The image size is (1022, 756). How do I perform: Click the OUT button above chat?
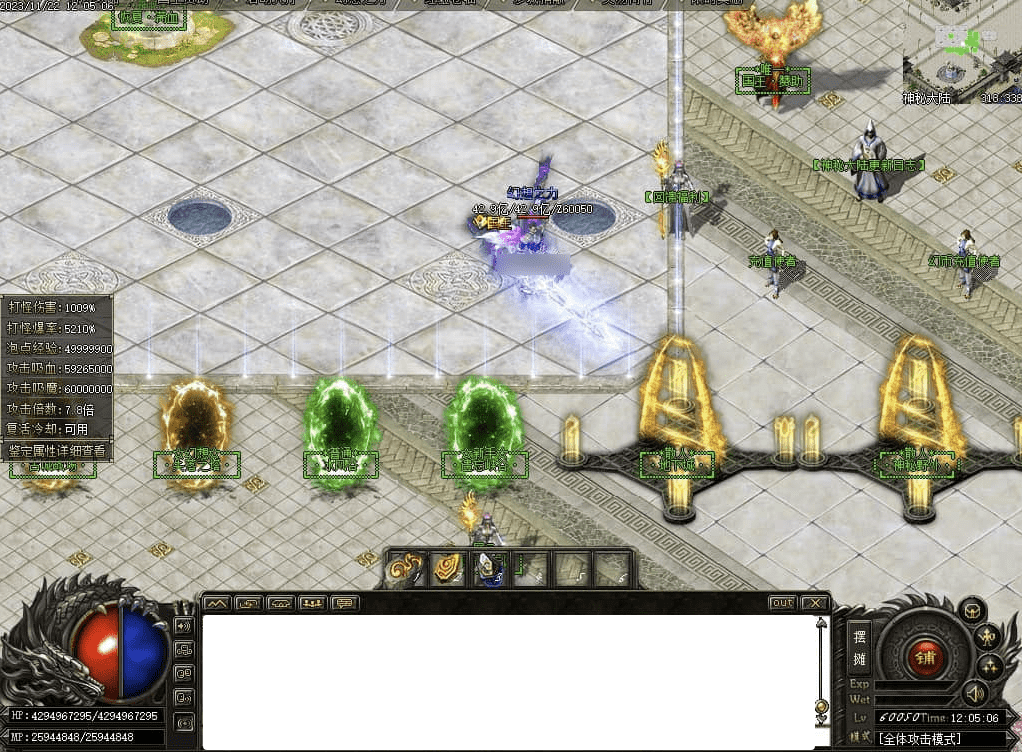click(782, 603)
